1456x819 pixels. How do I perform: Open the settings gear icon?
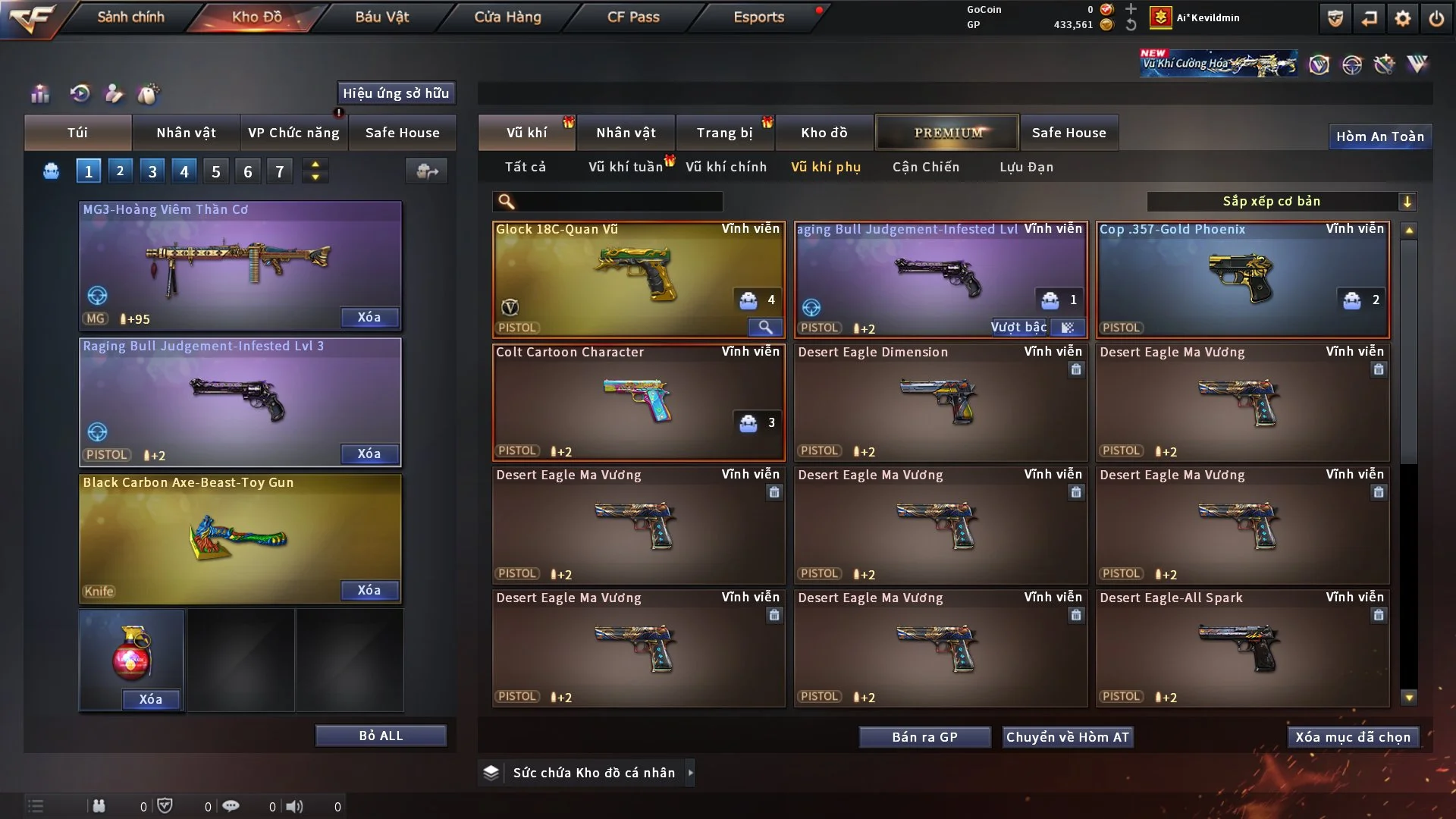click(x=1403, y=18)
